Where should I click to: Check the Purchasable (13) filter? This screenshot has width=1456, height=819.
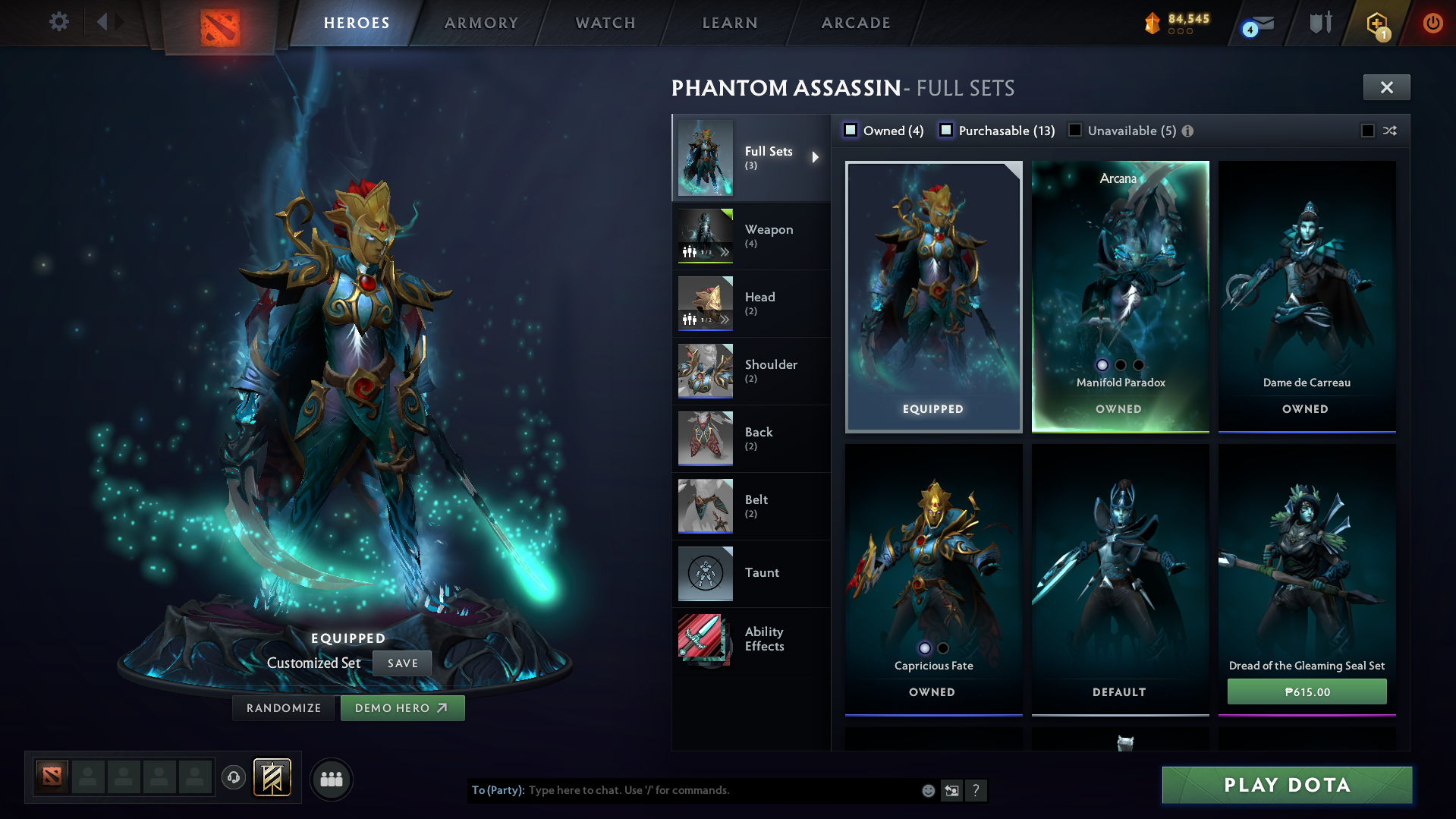946,130
